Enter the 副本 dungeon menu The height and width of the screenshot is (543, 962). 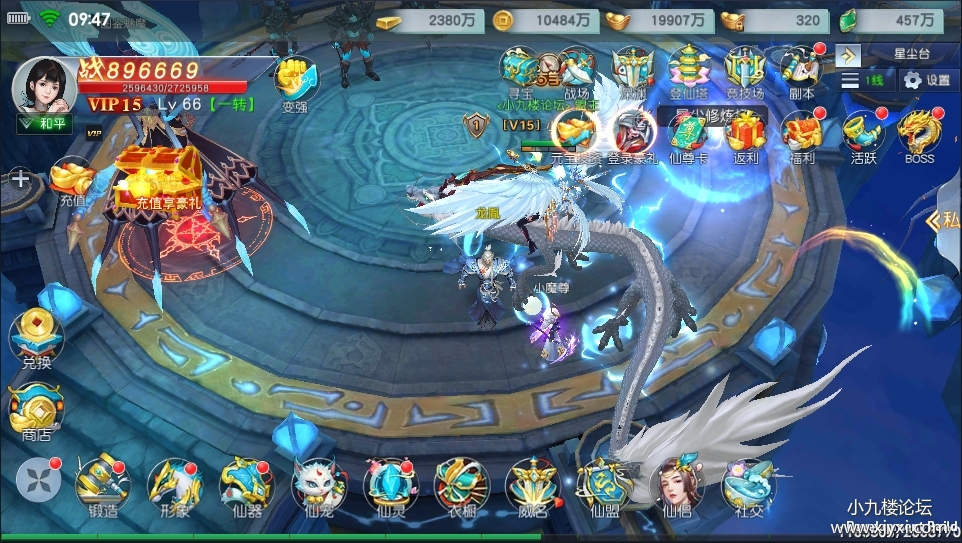[x=801, y=70]
